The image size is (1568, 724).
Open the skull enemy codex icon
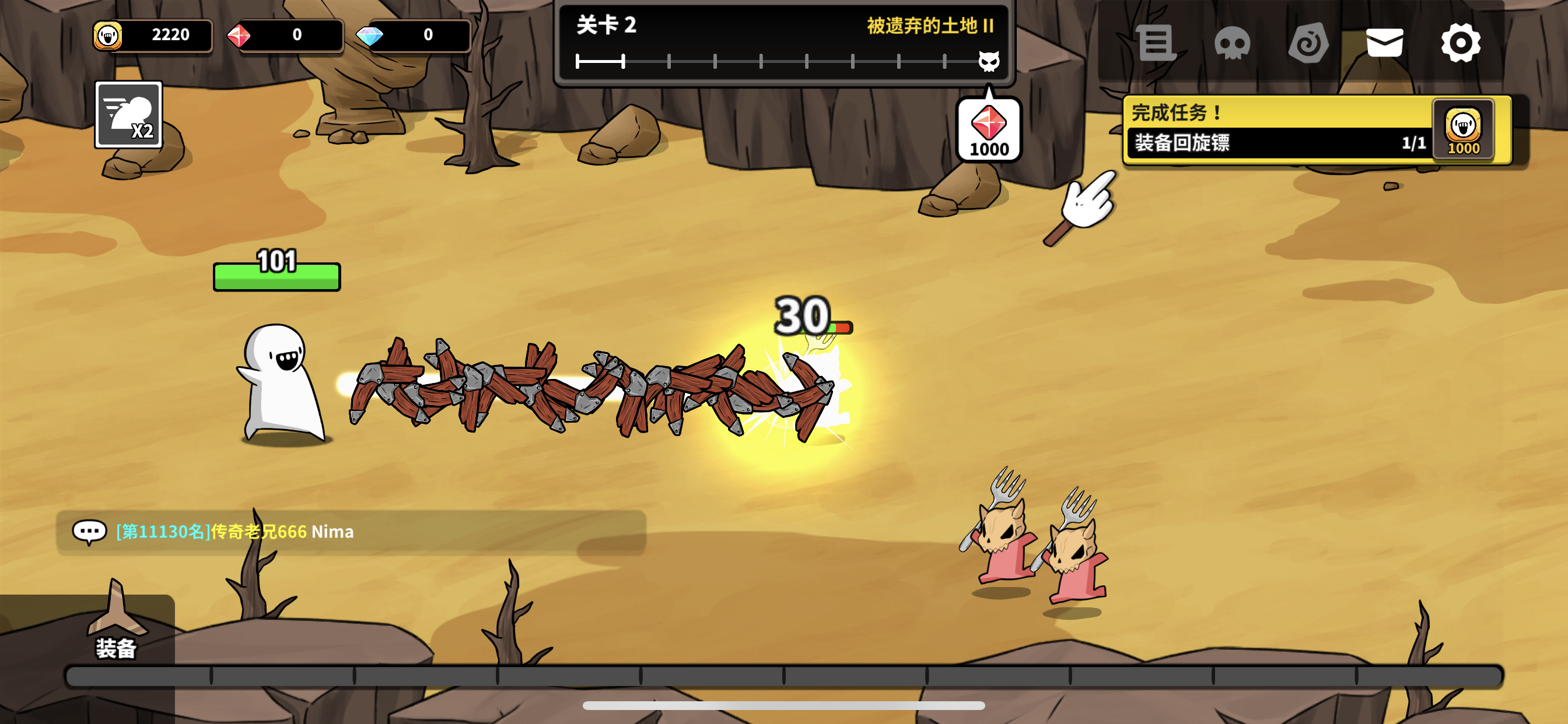[x=1232, y=43]
